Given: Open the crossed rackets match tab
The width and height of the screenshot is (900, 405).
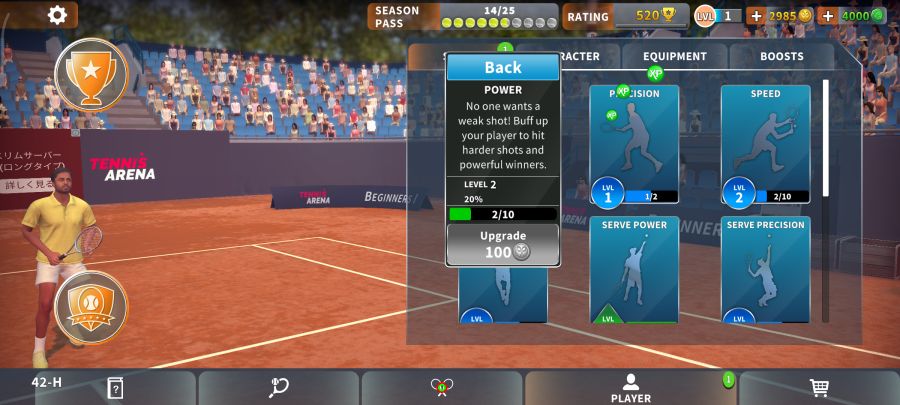Looking at the screenshot, I should pyautogui.click(x=442, y=388).
